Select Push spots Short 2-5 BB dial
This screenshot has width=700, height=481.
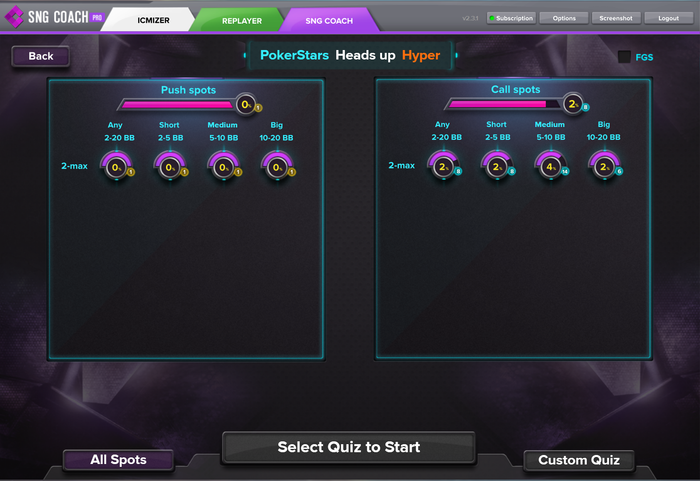tap(169, 167)
